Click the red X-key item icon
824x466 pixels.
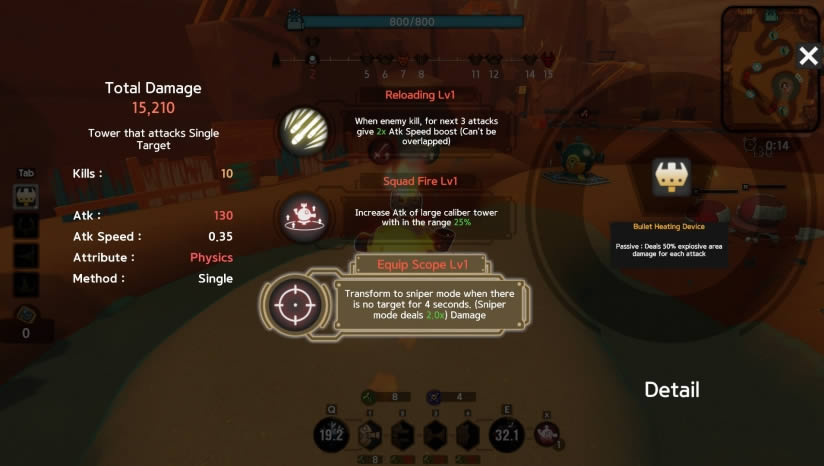coord(545,435)
